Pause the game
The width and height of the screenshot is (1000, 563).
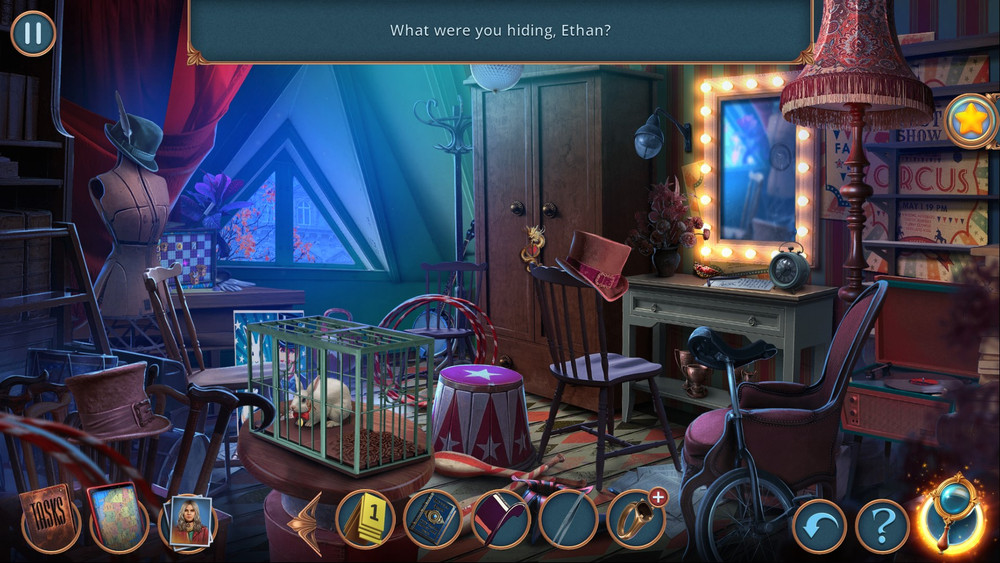pos(33,33)
